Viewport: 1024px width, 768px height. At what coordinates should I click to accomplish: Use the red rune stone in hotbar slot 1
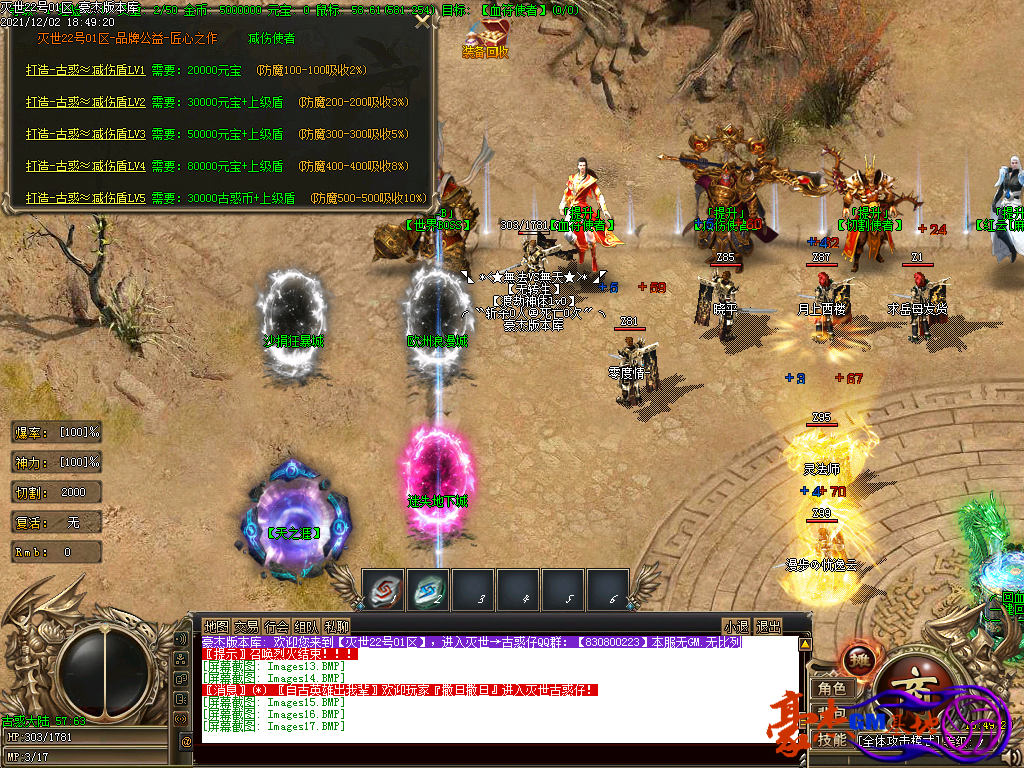coord(383,589)
